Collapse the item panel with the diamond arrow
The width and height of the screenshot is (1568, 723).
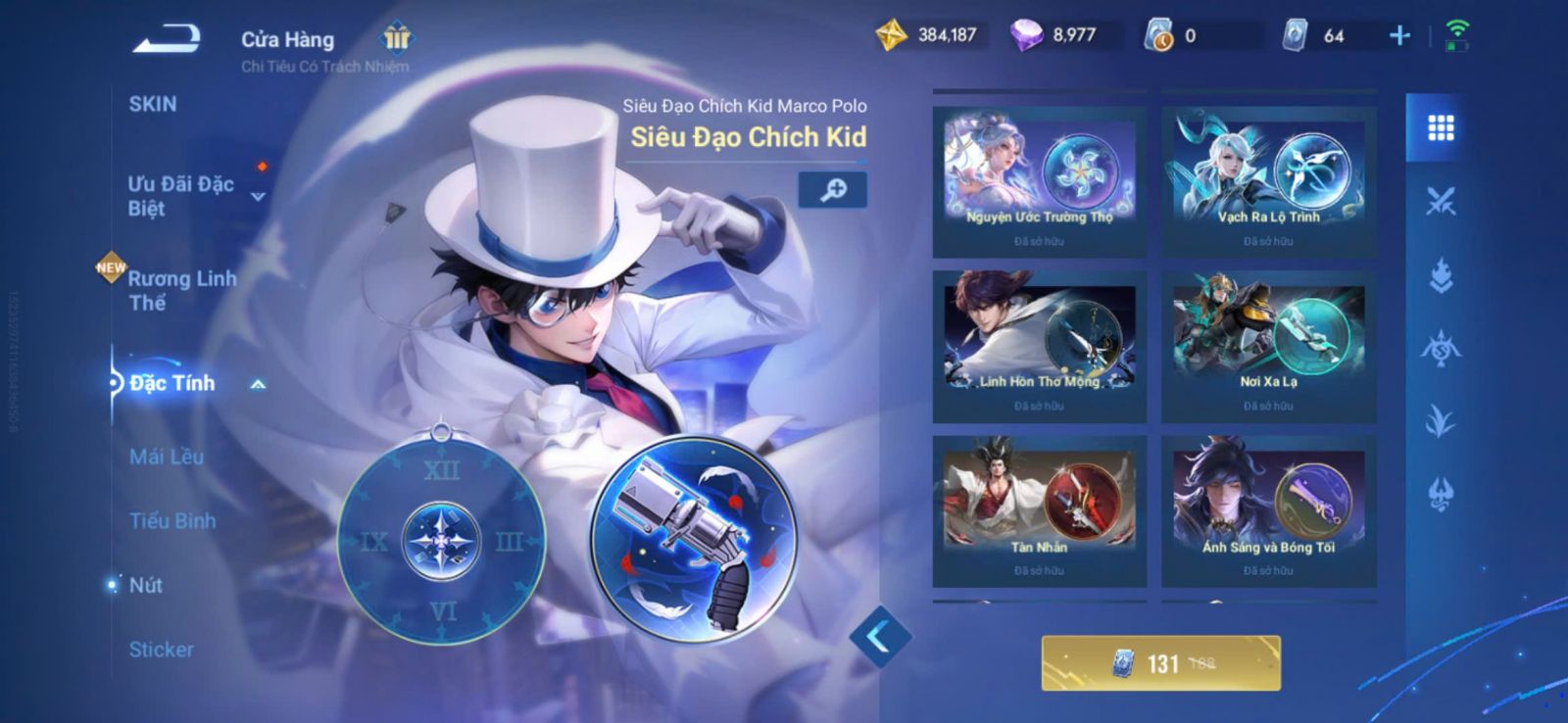[x=879, y=637]
